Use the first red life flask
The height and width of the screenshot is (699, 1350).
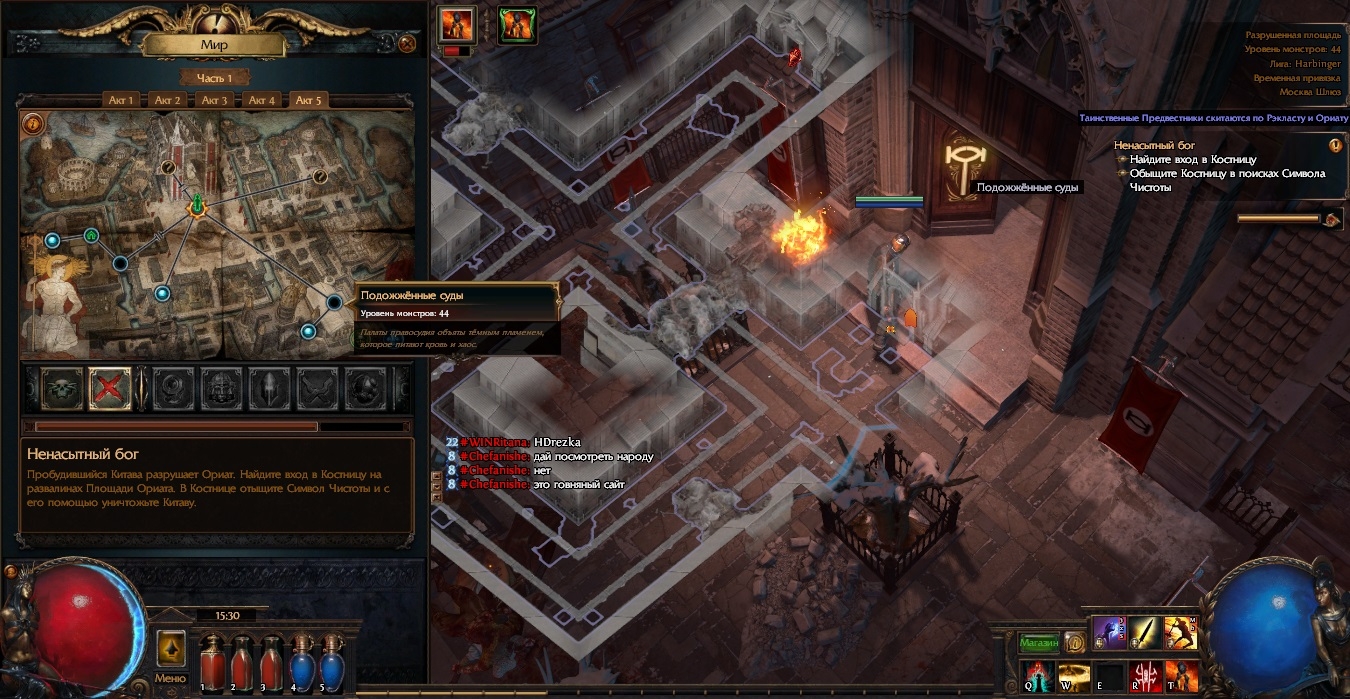(x=210, y=660)
